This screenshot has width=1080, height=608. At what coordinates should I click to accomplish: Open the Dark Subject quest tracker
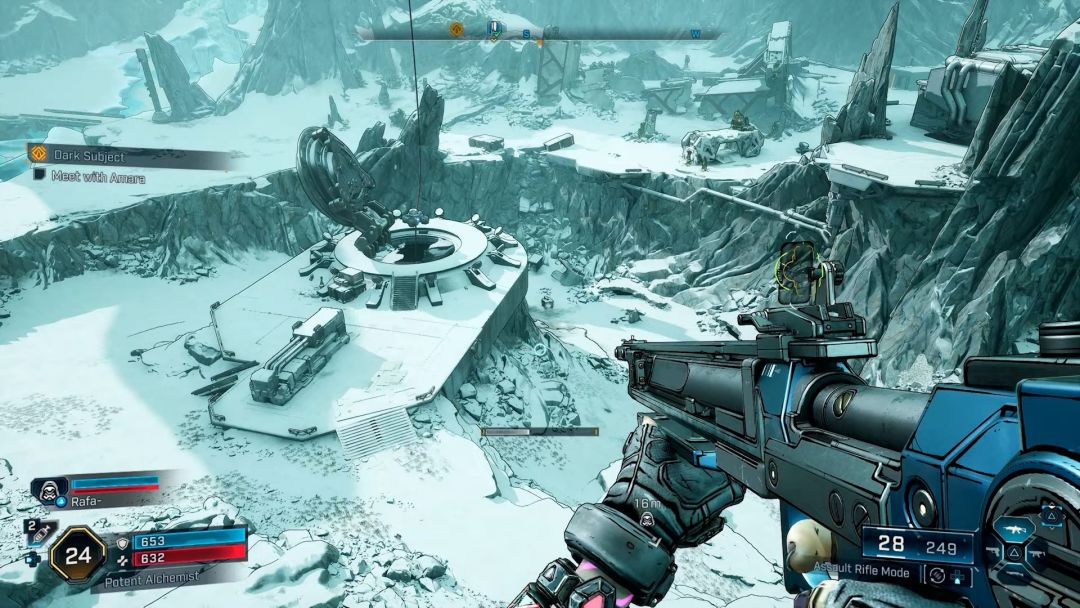point(88,155)
